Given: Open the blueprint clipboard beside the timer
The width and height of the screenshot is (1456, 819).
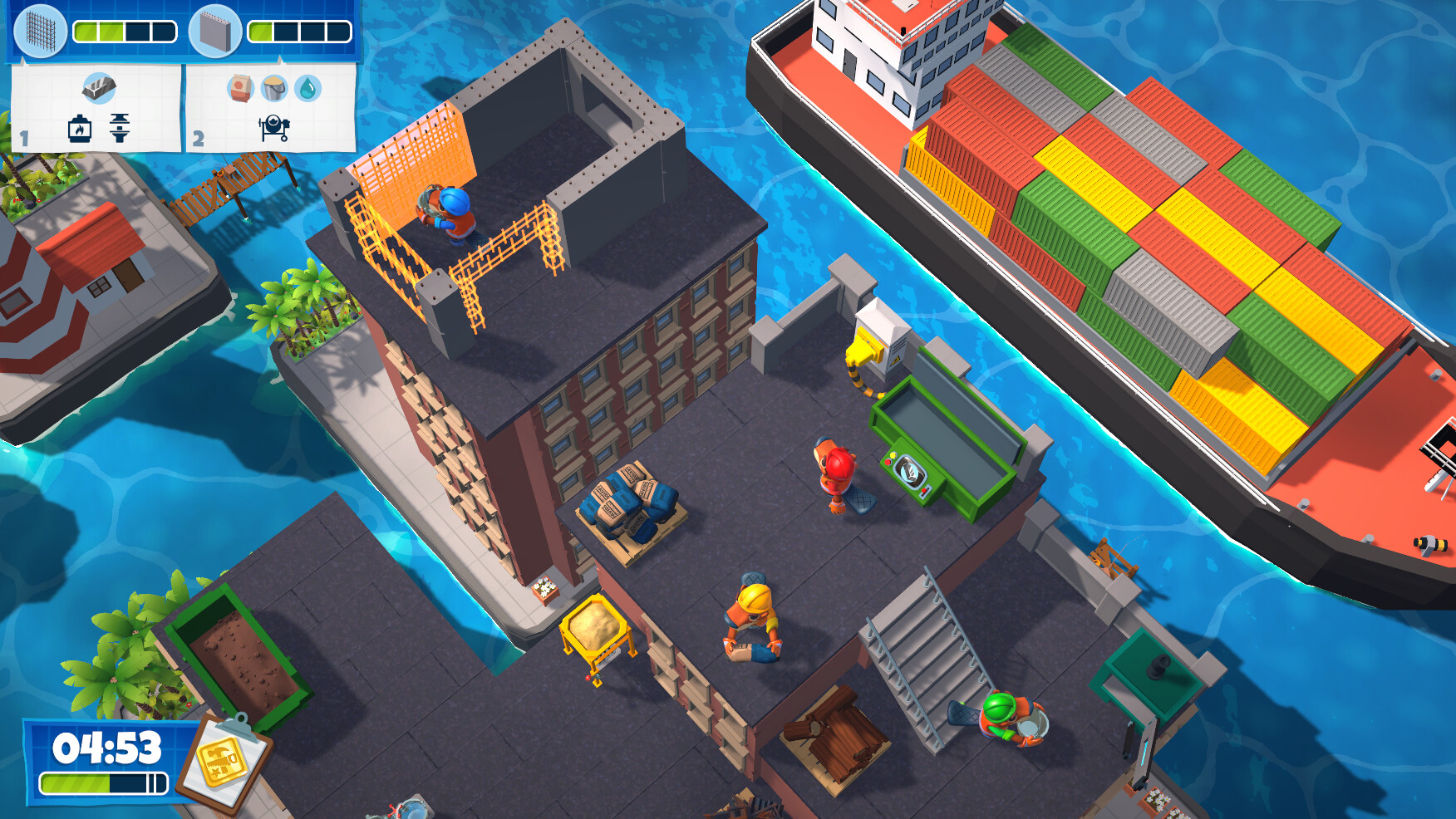Looking at the screenshot, I should [x=228, y=758].
